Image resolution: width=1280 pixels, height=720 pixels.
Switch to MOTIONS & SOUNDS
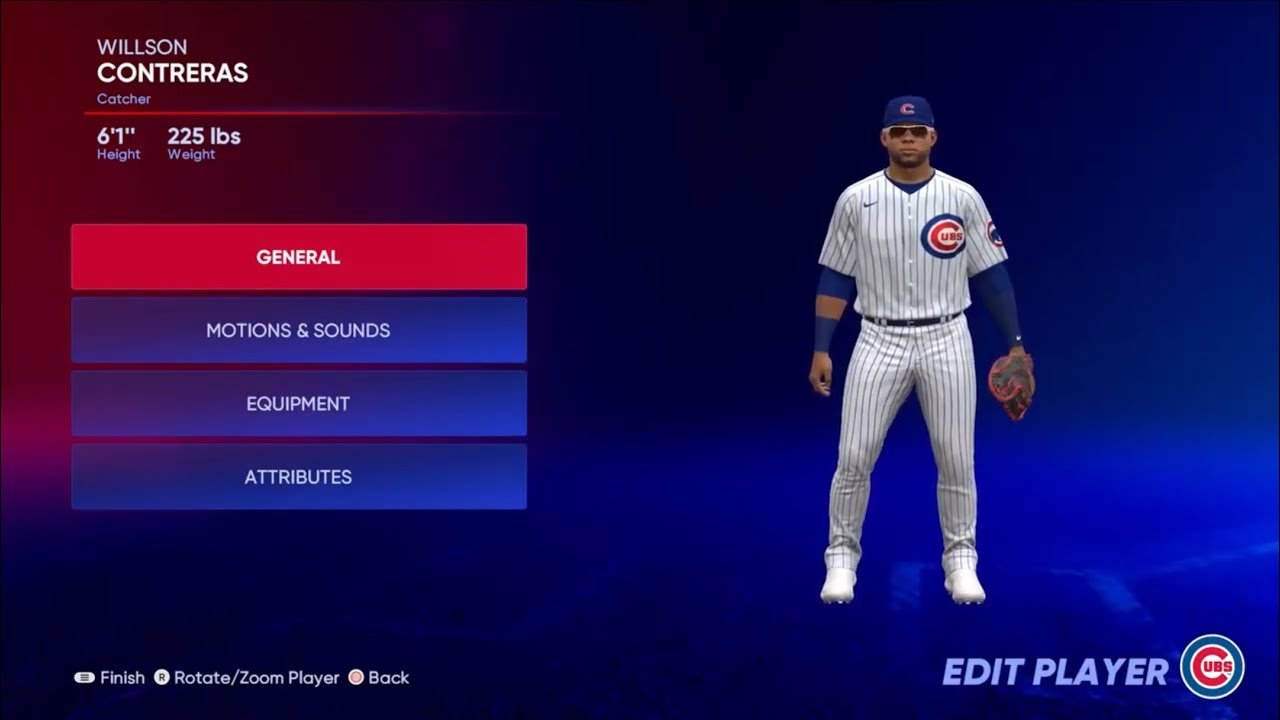pos(297,330)
